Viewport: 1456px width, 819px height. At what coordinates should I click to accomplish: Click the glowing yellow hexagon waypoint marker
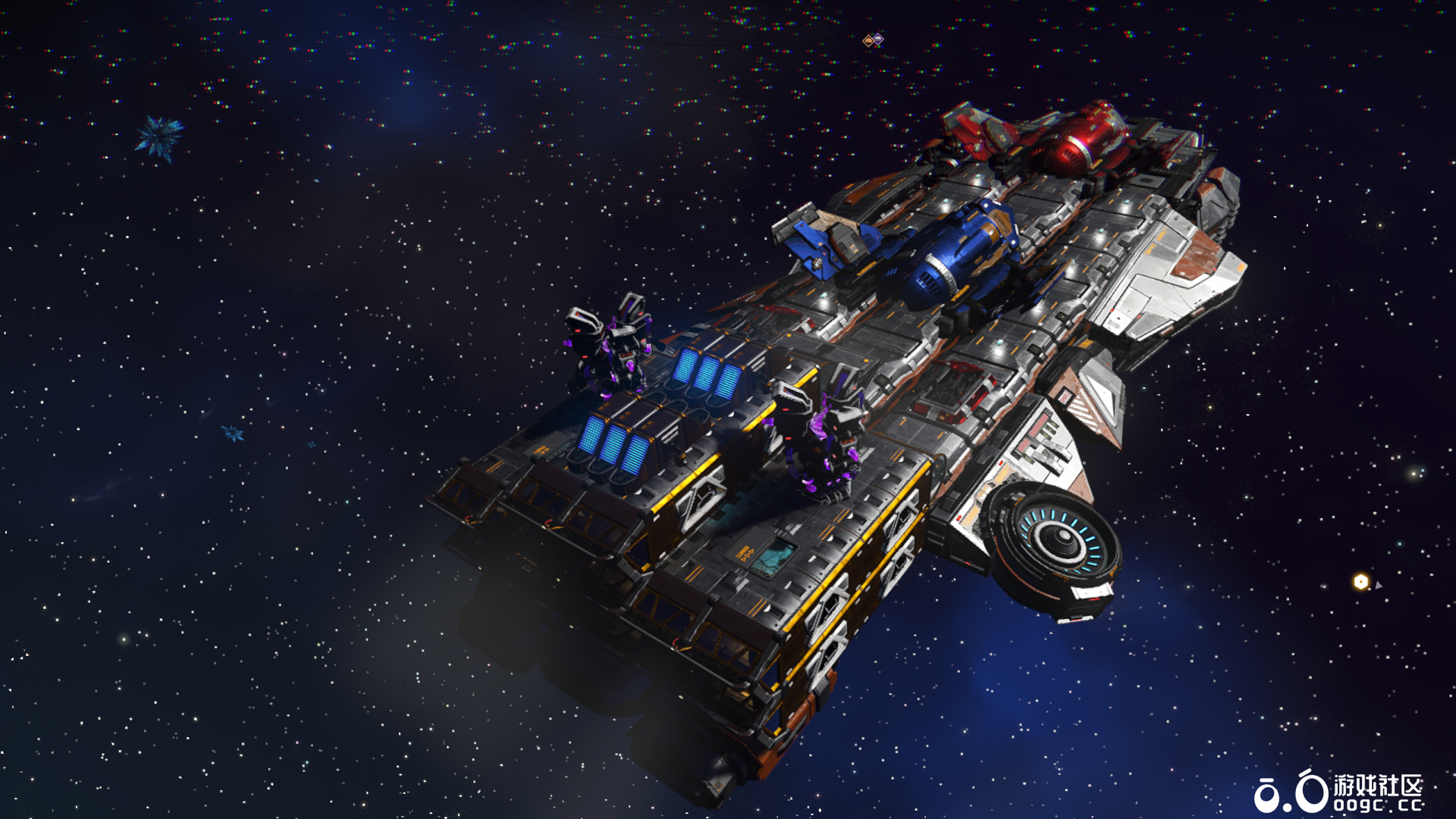[x=1361, y=582]
